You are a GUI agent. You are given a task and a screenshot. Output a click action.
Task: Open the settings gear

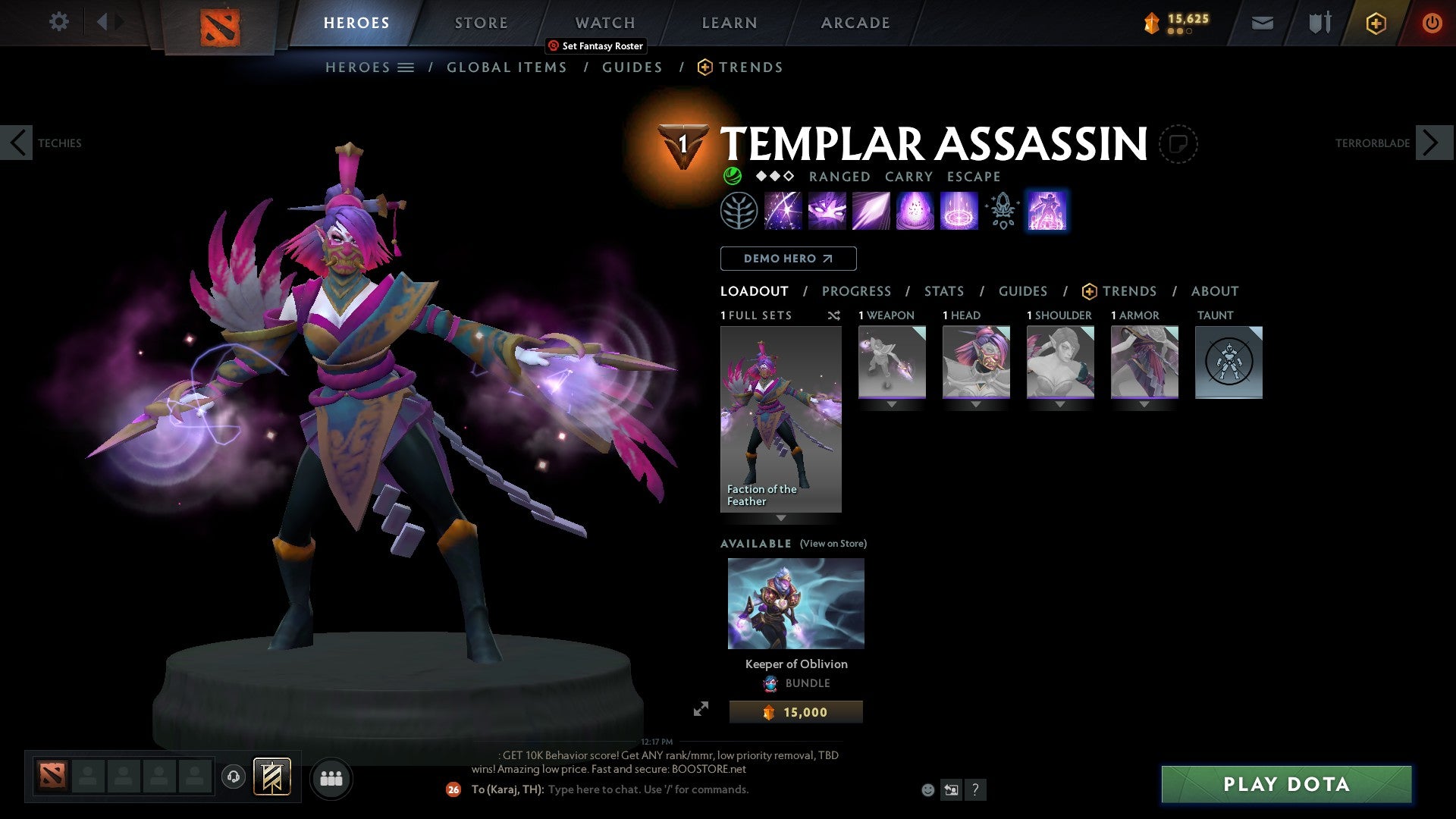tap(58, 22)
